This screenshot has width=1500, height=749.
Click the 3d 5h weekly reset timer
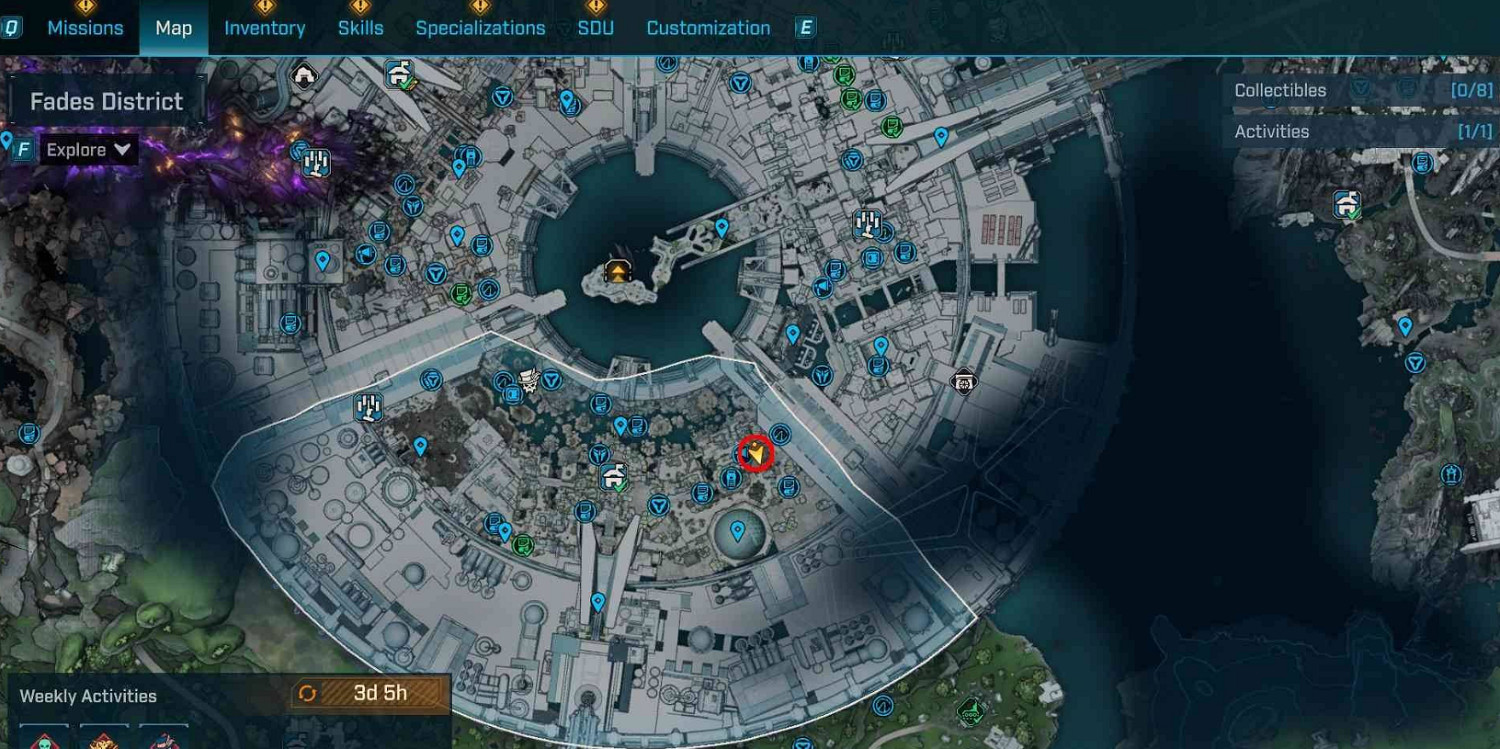coord(370,694)
